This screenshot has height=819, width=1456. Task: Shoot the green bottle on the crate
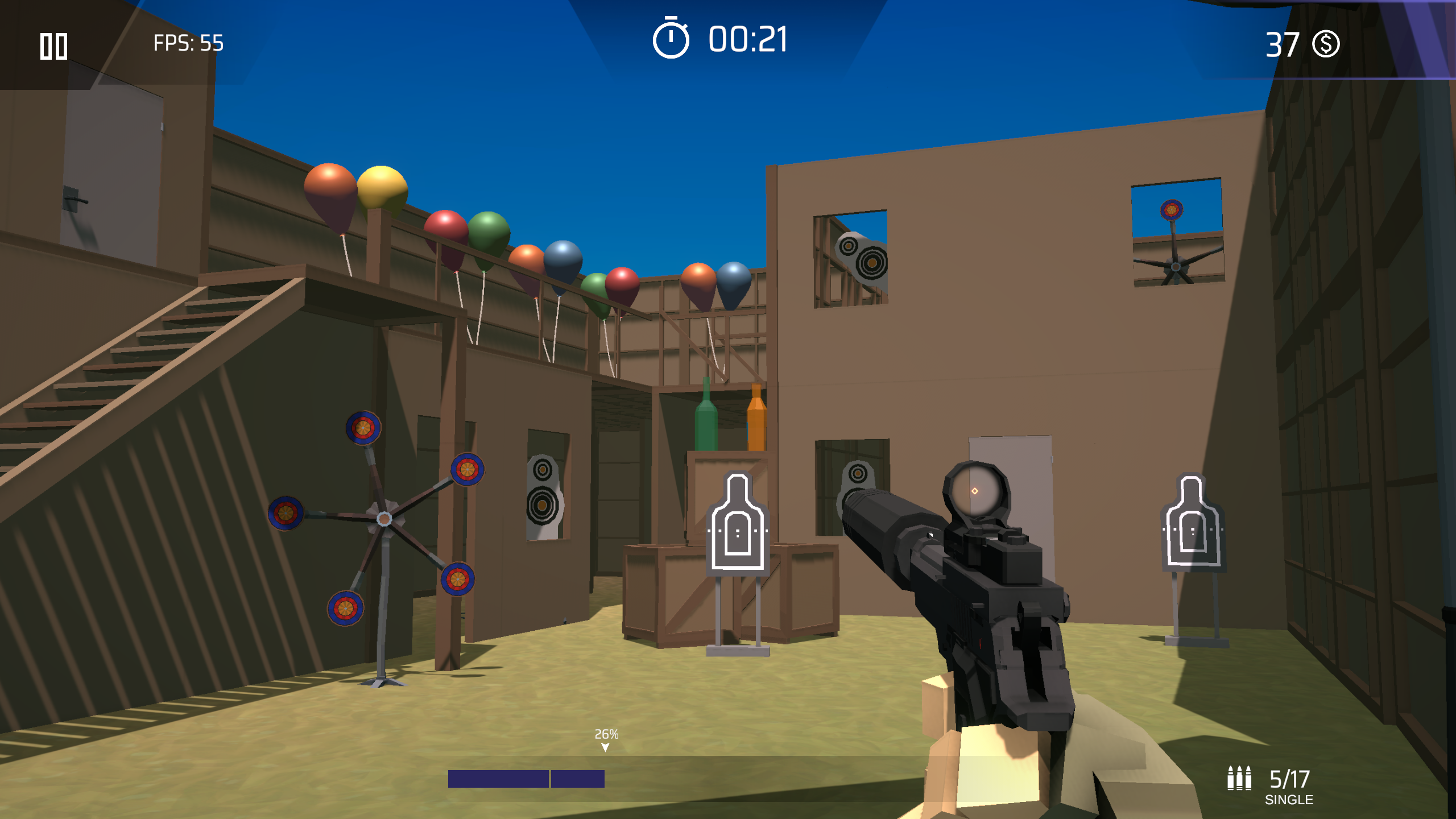[705, 427]
